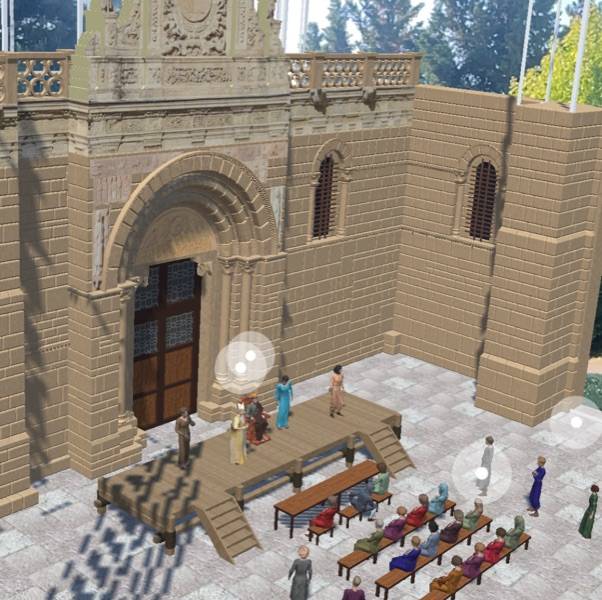Select the hotspot marker over the white-robed standing figure
Screen dimensions: 602x600
pyautogui.click(x=481, y=473)
